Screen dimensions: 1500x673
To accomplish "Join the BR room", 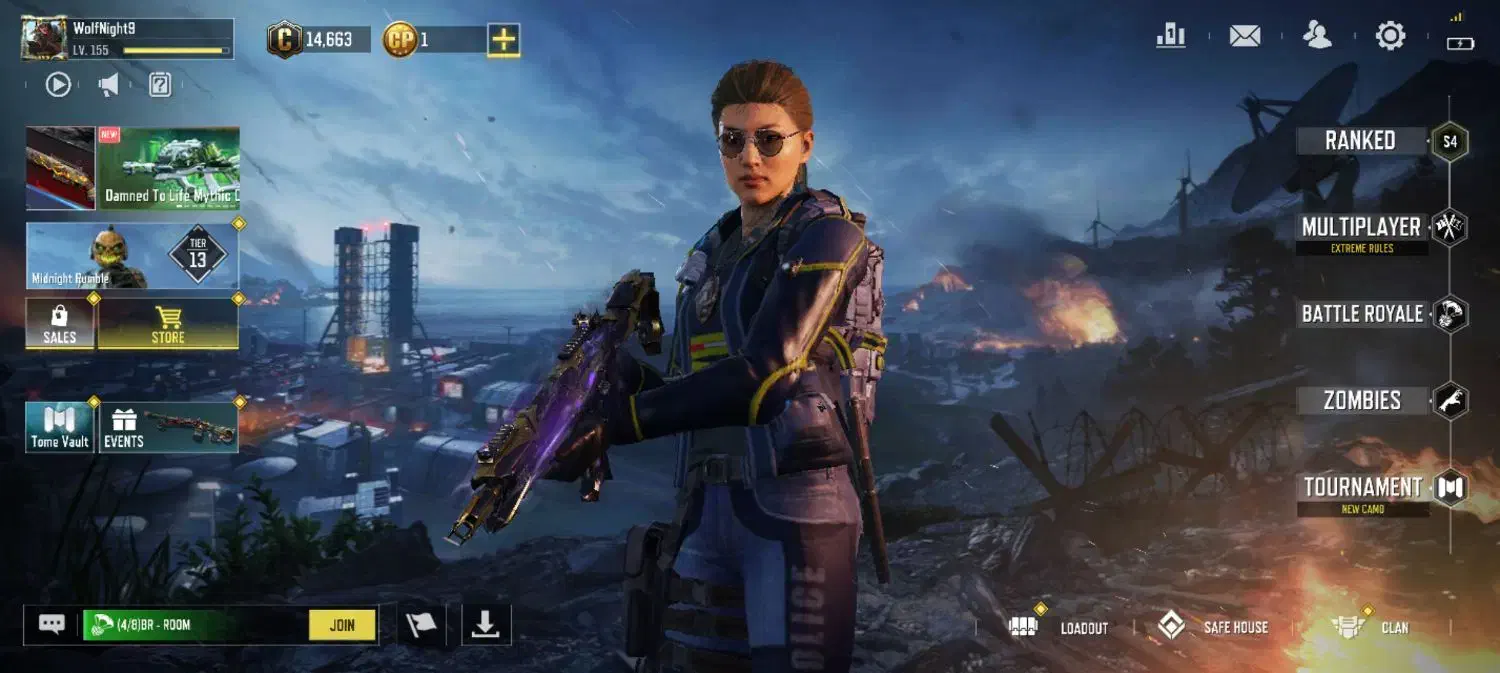I will click(x=342, y=625).
